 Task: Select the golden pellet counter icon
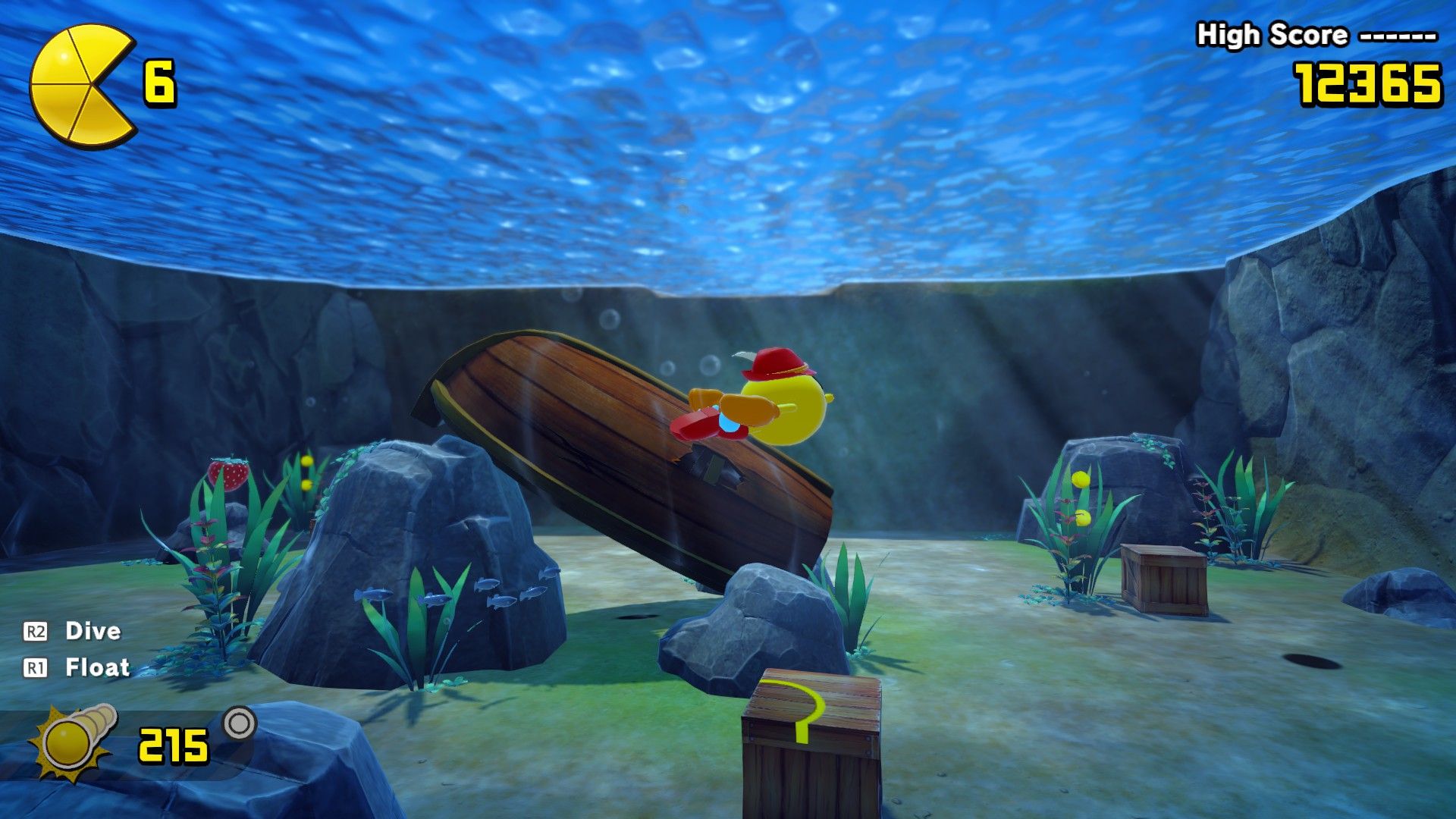point(73,741)
